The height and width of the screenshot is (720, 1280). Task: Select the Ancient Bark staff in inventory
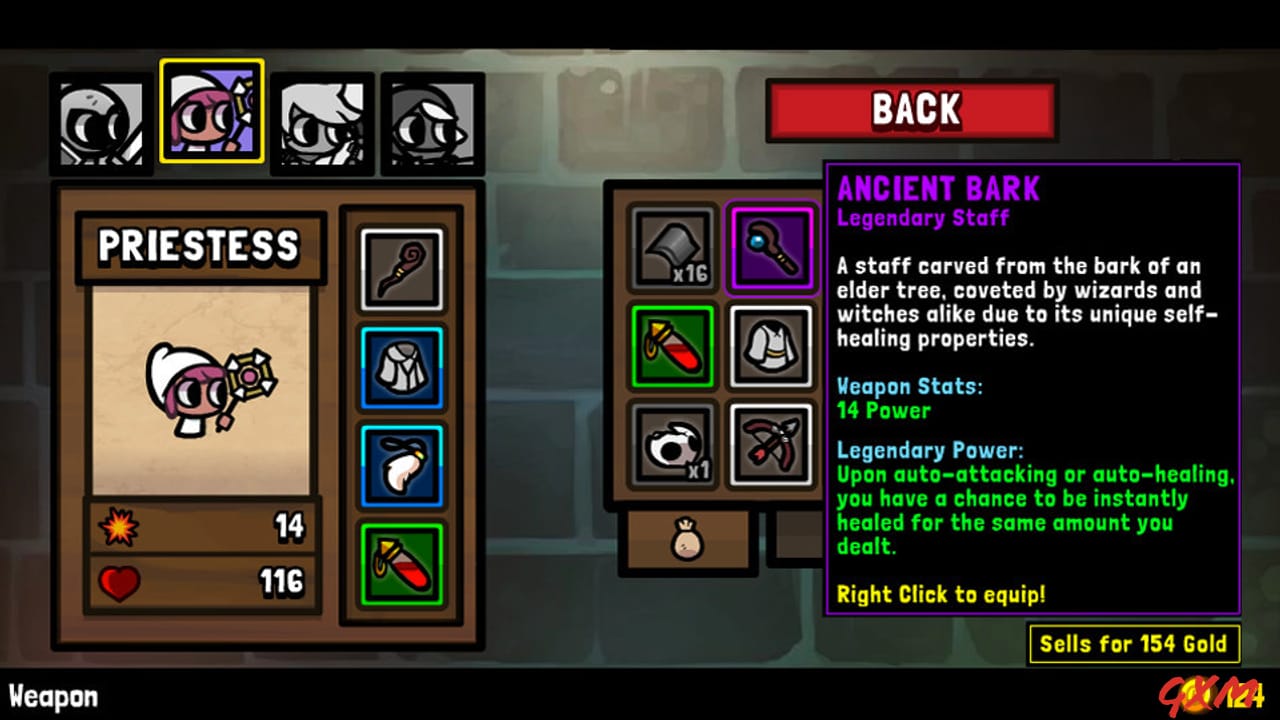click(x=771, y=247)
